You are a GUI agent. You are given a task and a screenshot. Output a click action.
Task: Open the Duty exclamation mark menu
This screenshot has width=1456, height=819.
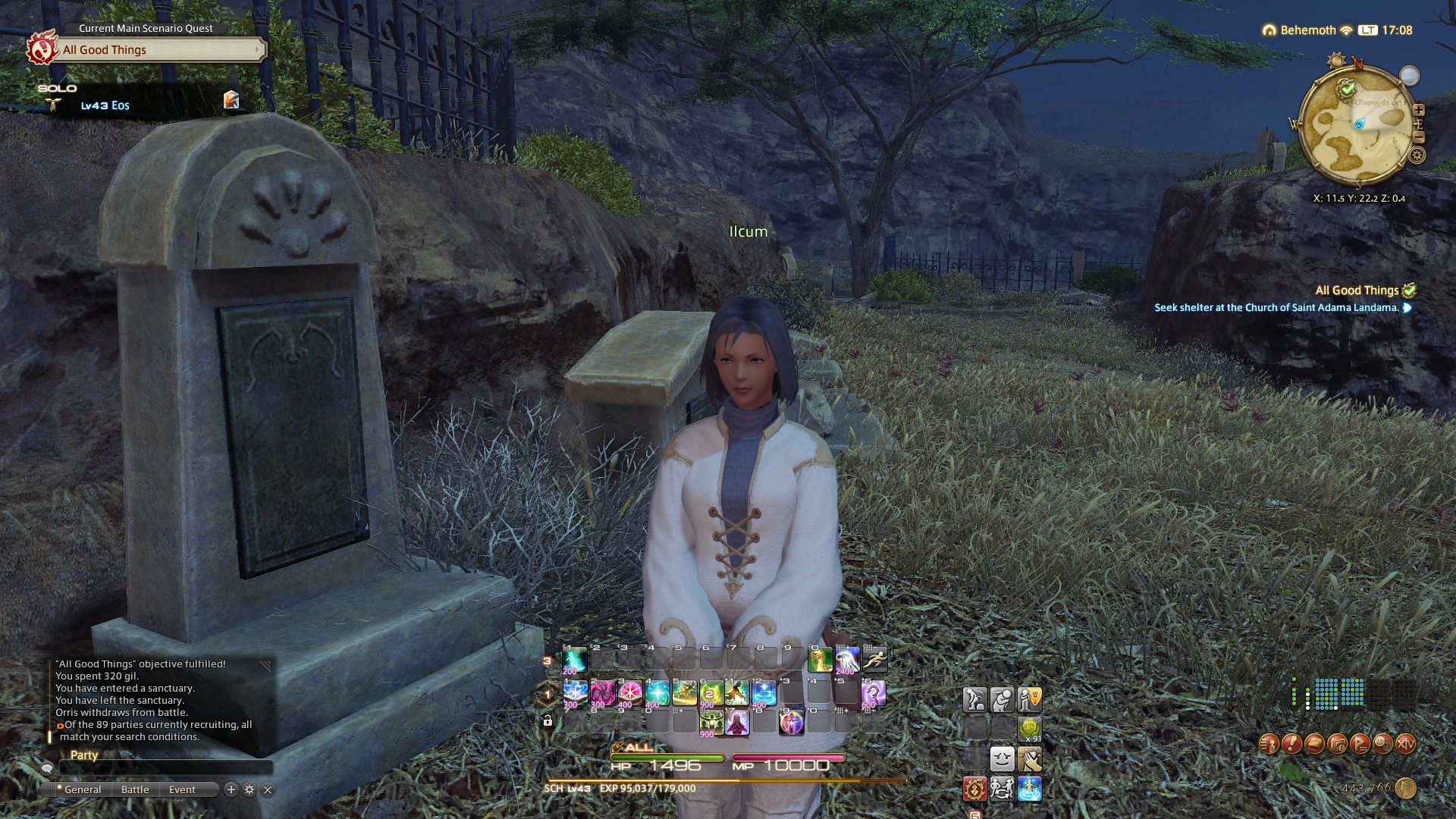[1291, 744]
